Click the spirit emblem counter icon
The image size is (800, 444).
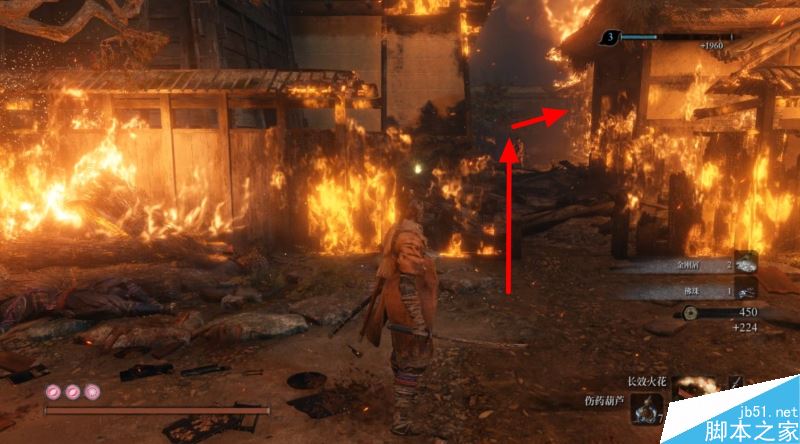(609, 38)
